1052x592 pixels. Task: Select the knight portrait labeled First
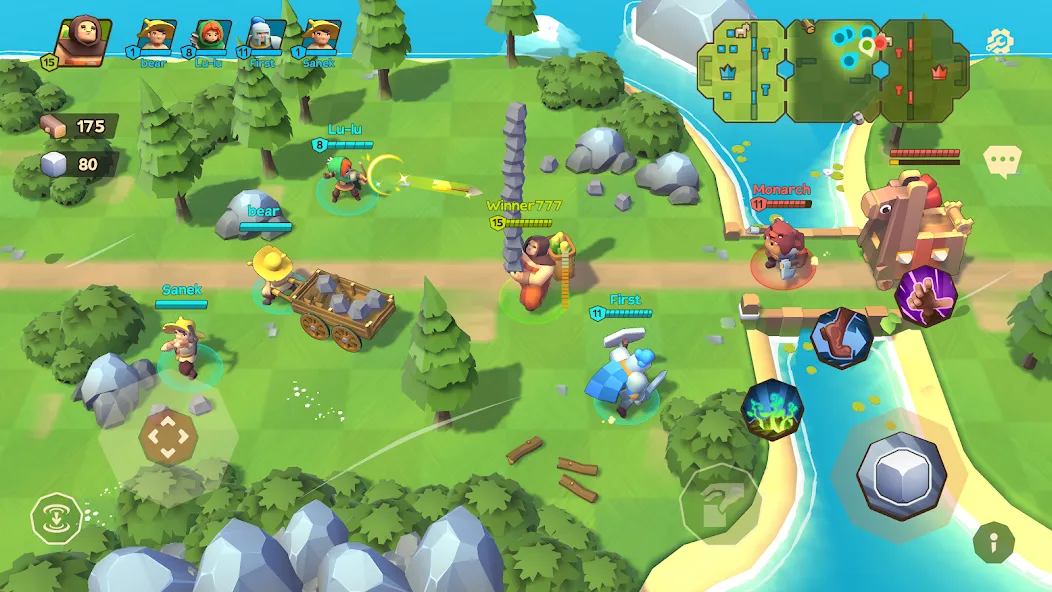point(265,38)
